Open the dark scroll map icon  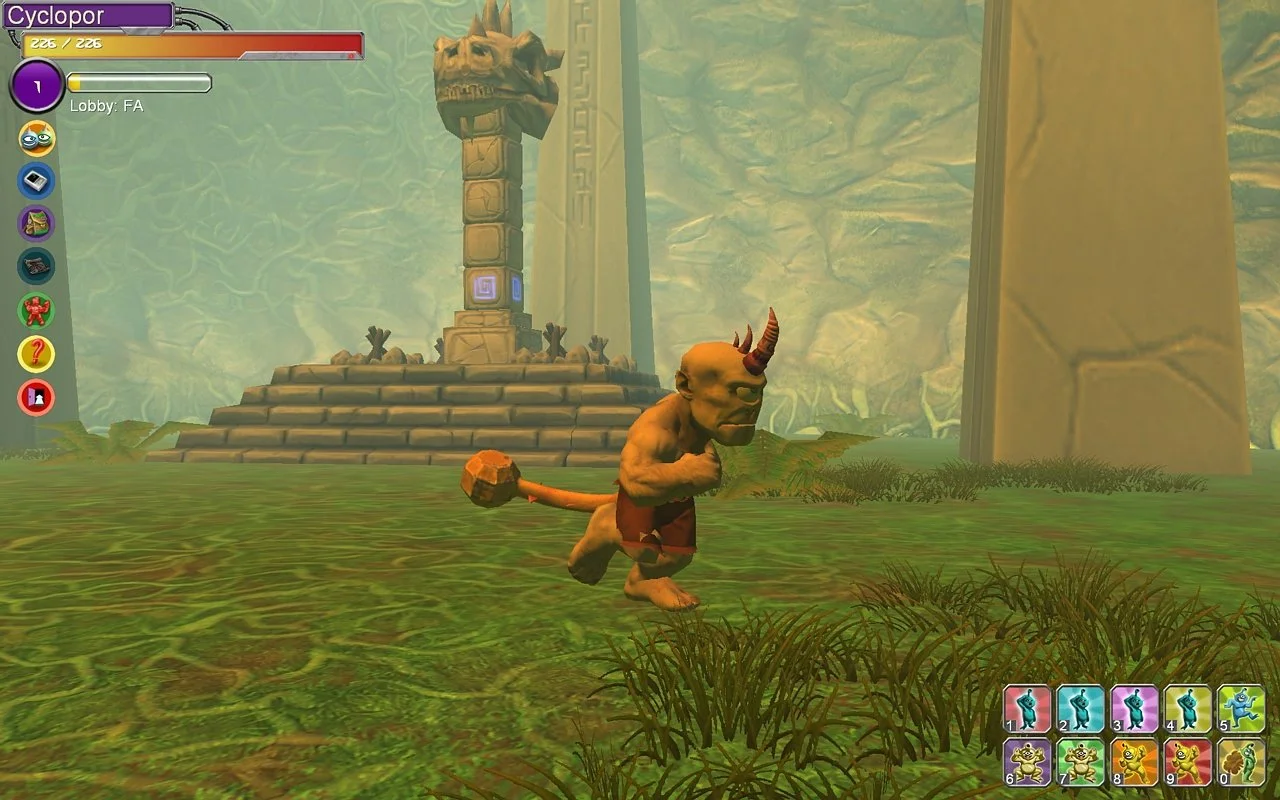37,266
